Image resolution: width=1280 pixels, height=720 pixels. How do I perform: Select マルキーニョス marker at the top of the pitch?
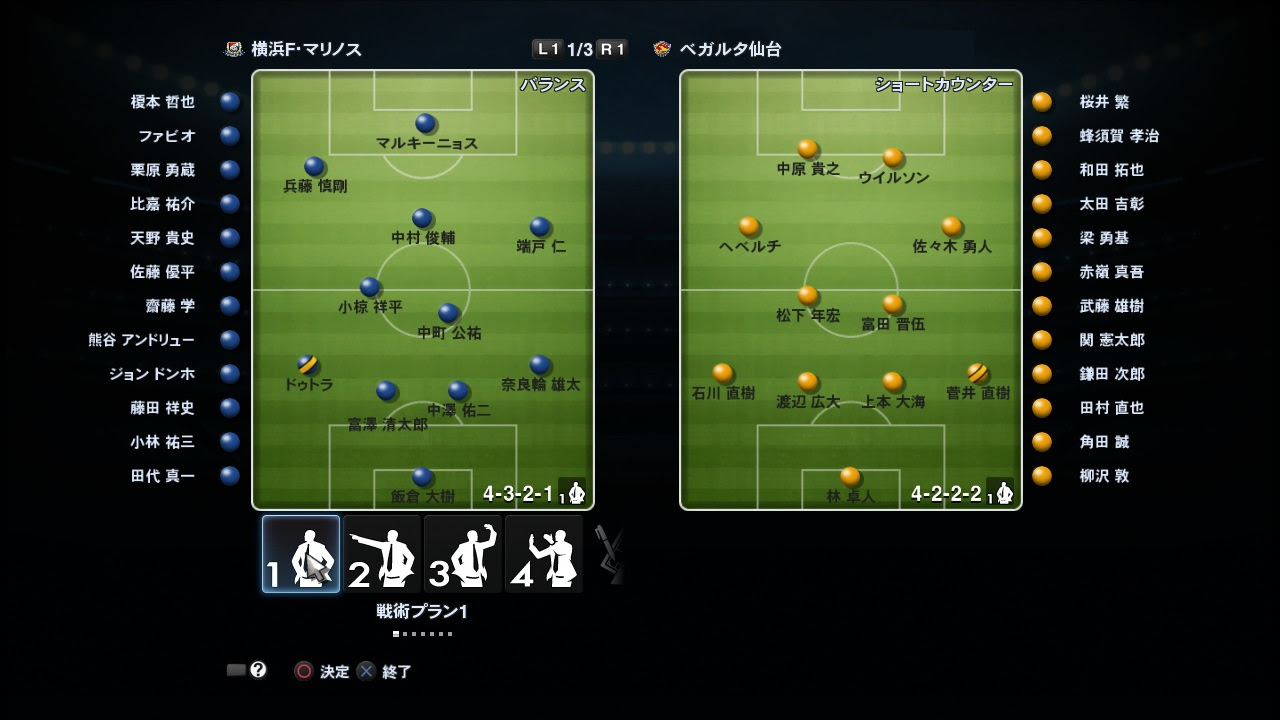click(x=424, y=123)
